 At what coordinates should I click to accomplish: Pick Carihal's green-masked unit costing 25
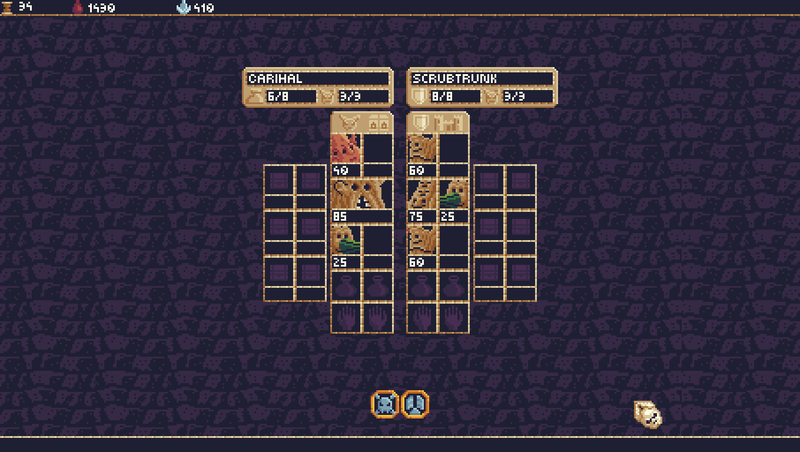coord(346,241)
